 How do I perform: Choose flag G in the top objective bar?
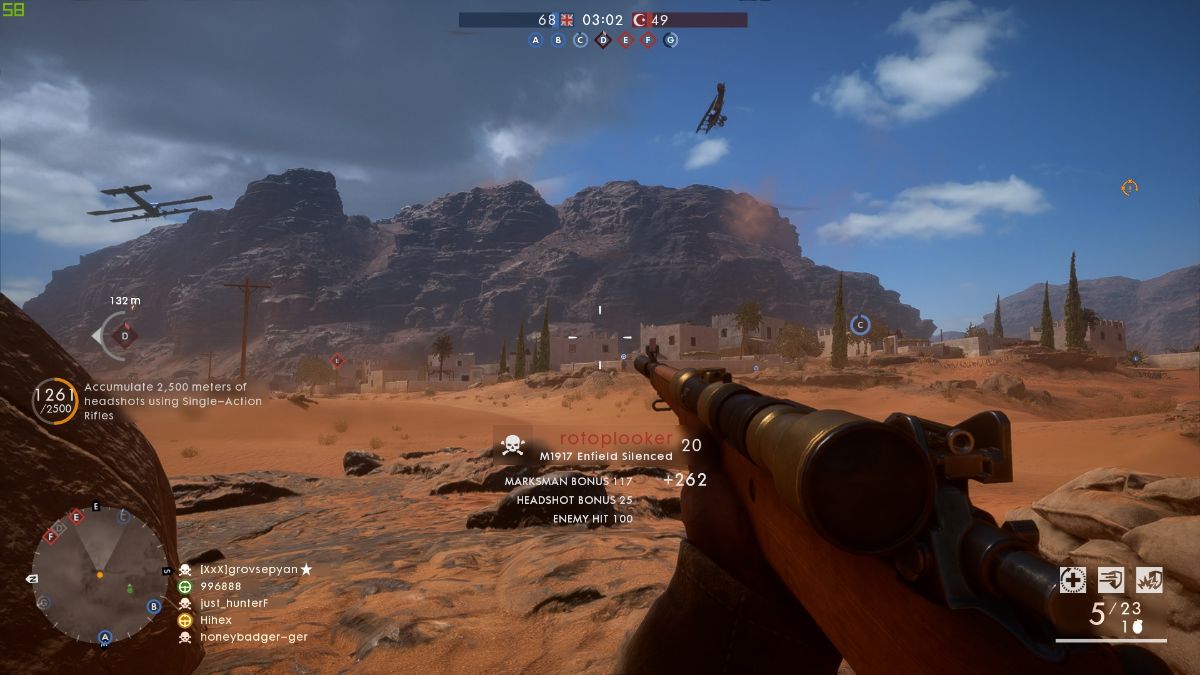coord(671,40)
